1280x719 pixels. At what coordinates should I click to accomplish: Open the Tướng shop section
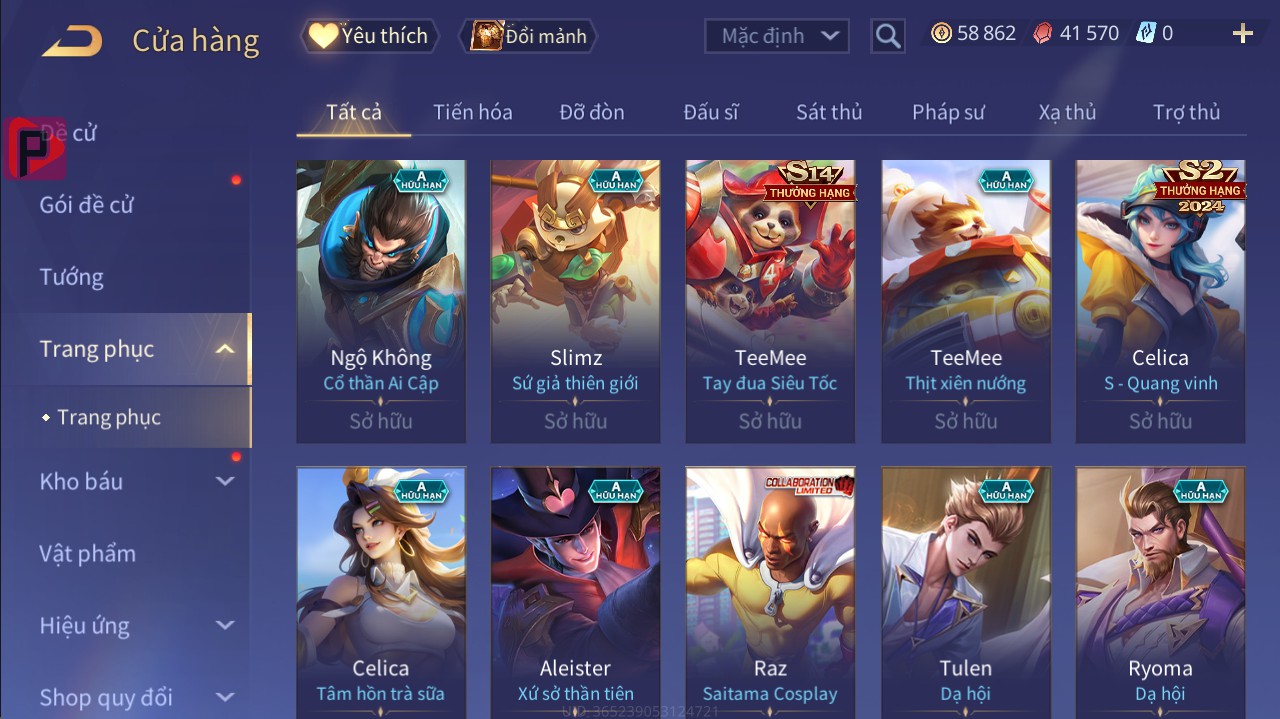point(72,277)
